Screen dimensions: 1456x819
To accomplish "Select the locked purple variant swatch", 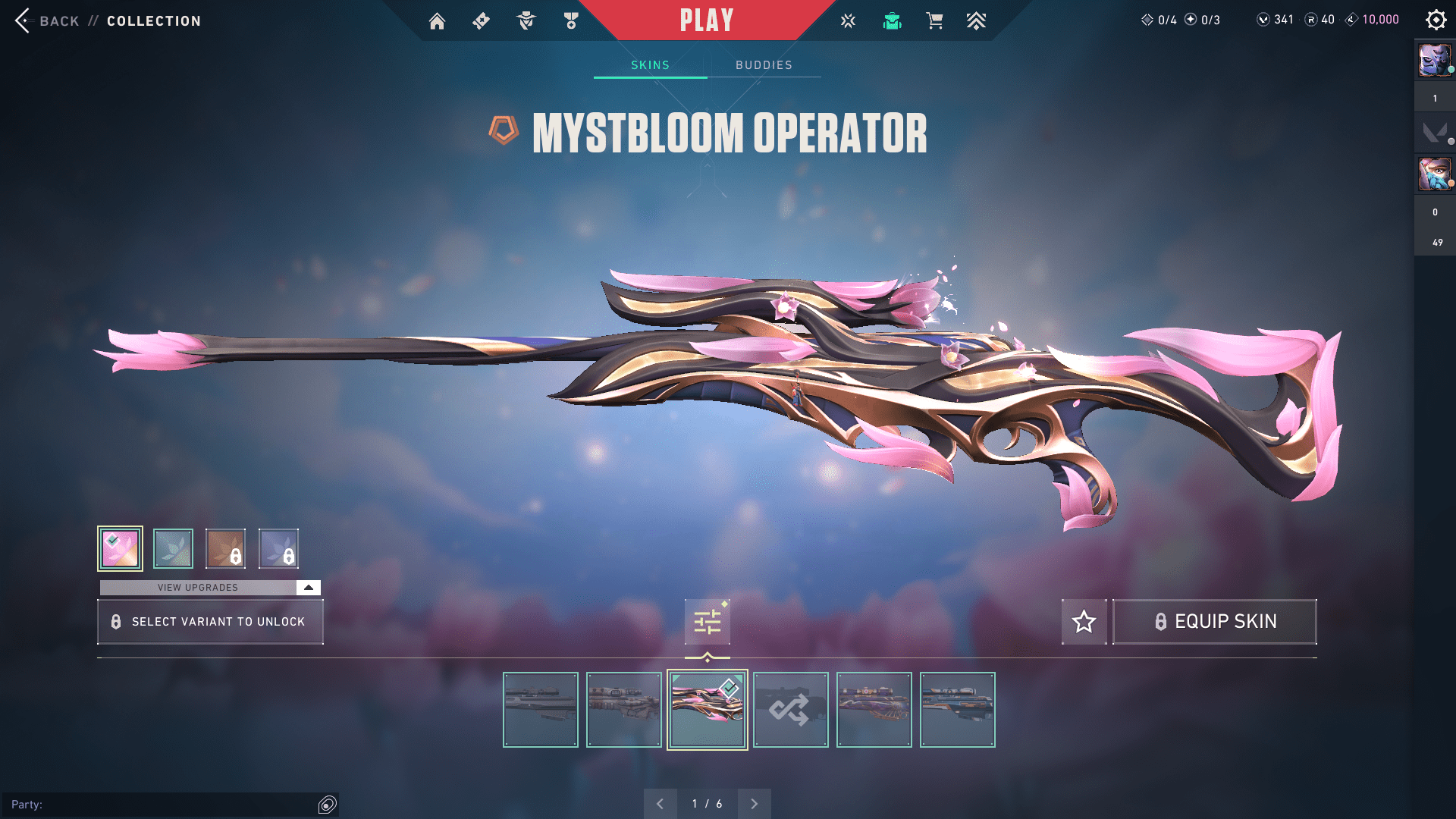I will [278, 548].
